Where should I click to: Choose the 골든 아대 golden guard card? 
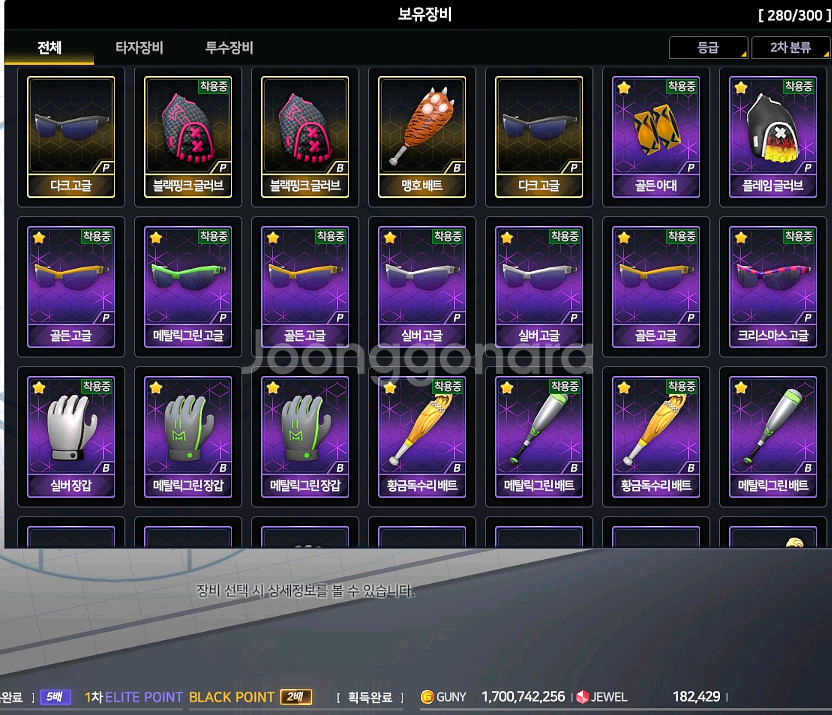tap(656, 136)
